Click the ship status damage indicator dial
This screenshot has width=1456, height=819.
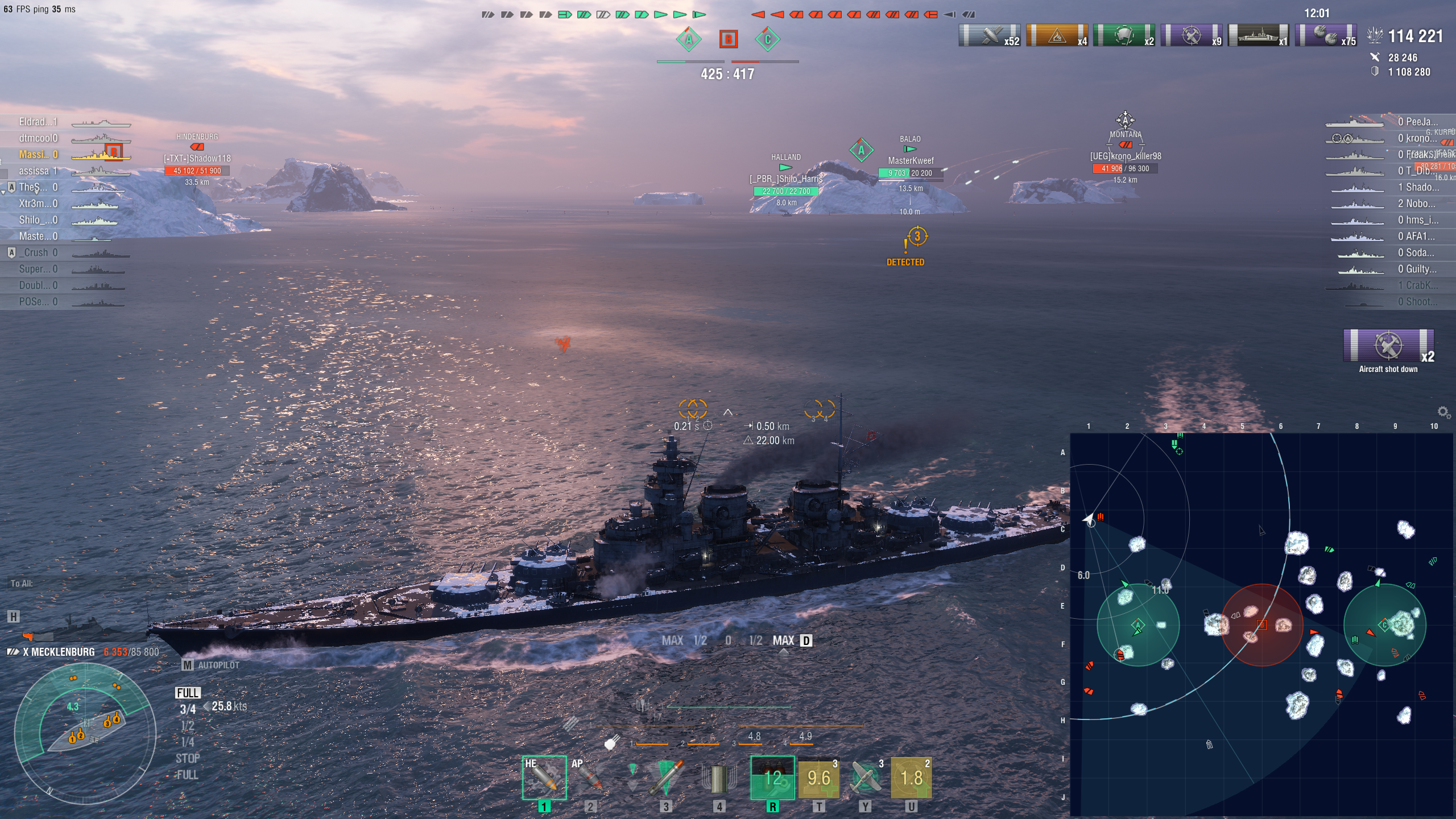(85, 734)
